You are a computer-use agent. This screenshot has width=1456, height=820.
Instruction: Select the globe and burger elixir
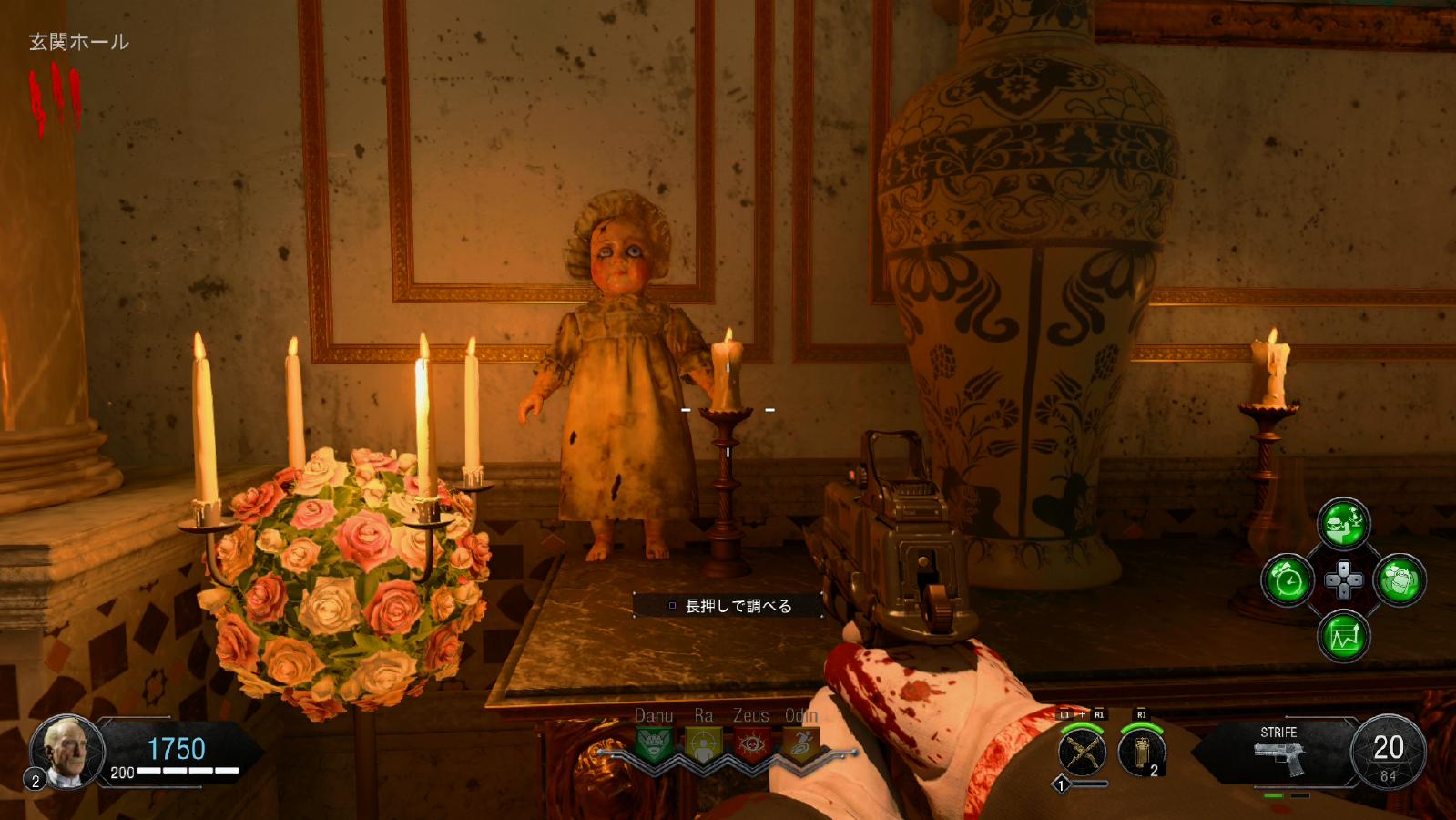1343,524
